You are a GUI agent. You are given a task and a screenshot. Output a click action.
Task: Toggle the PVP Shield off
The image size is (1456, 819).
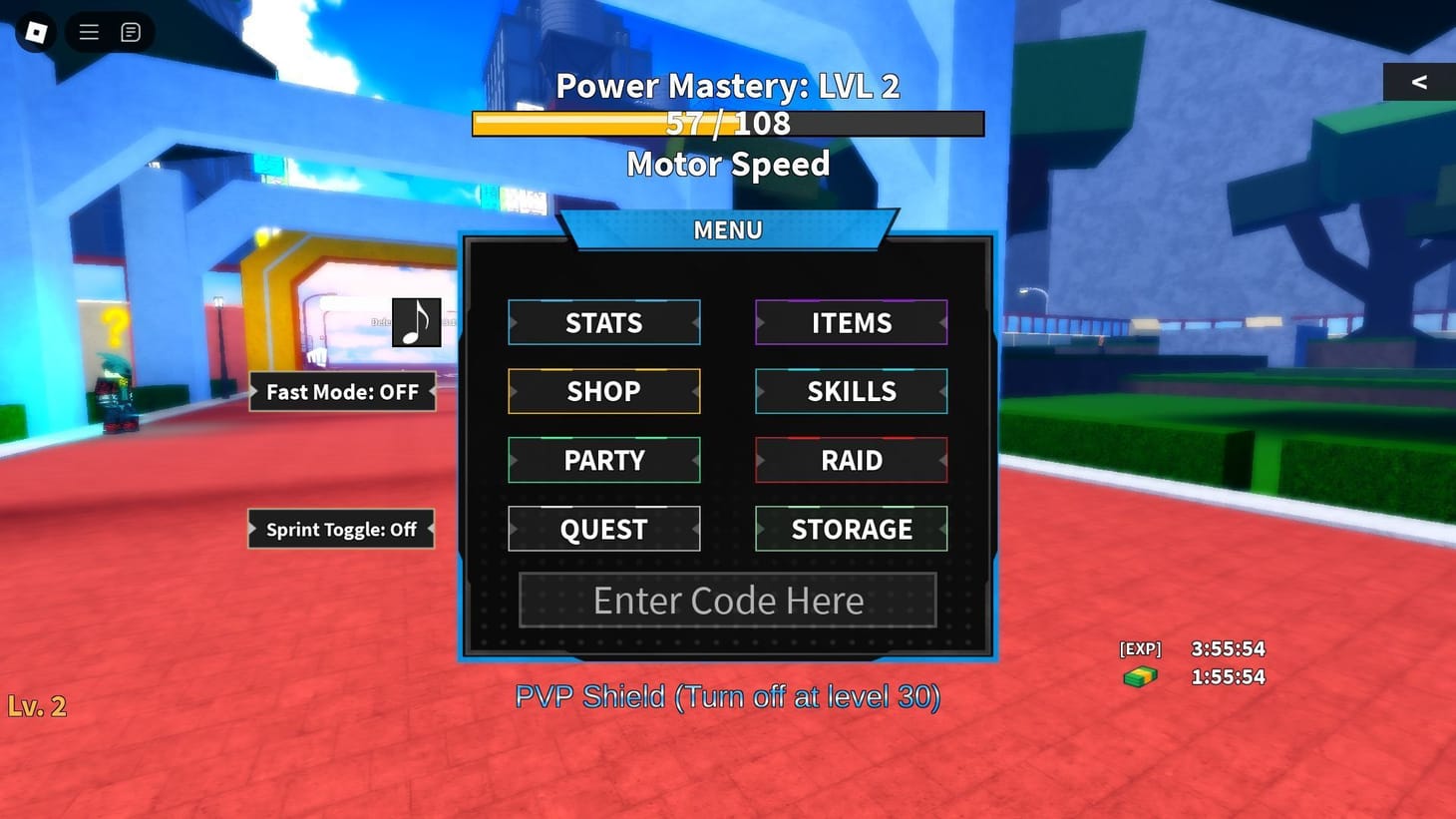[x=727, y=696]
